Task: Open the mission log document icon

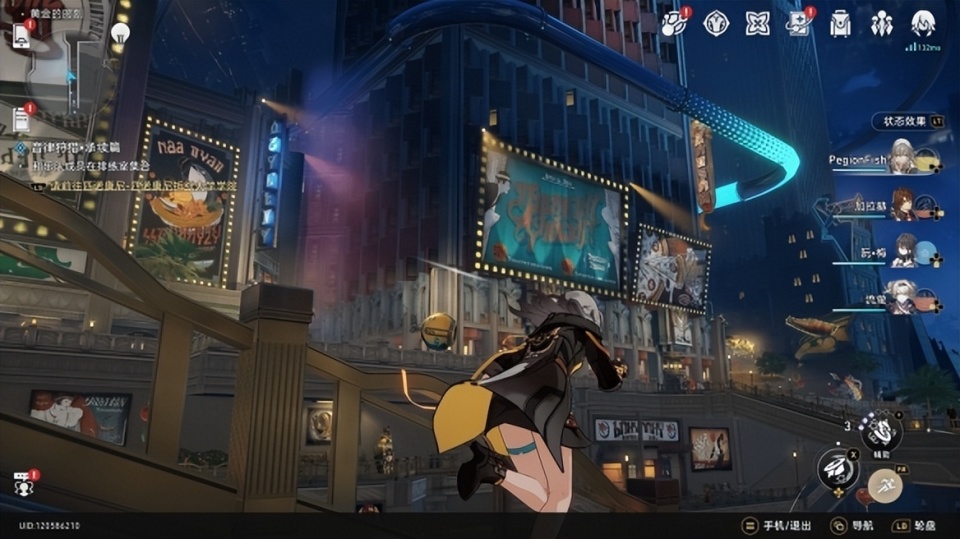Action: (x=21, y=119)
